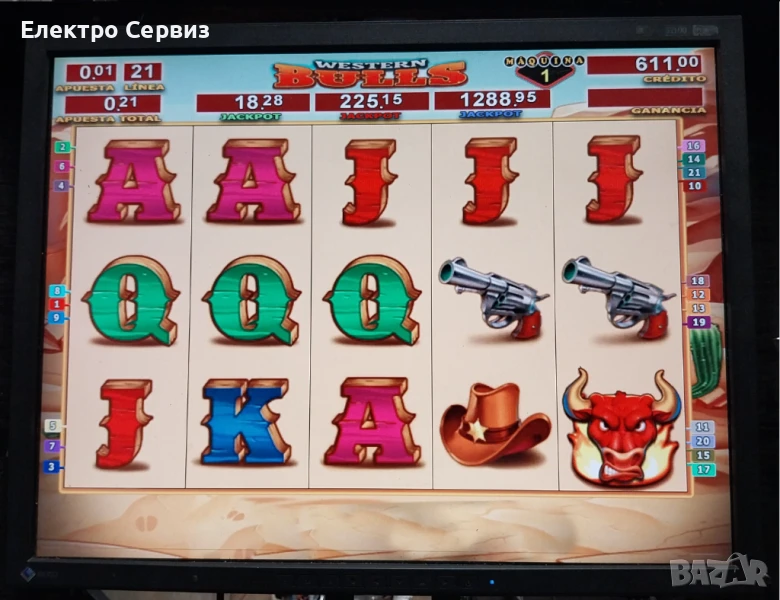Activate payline marker 10
The image size is (780, 600).
point(694,186)
